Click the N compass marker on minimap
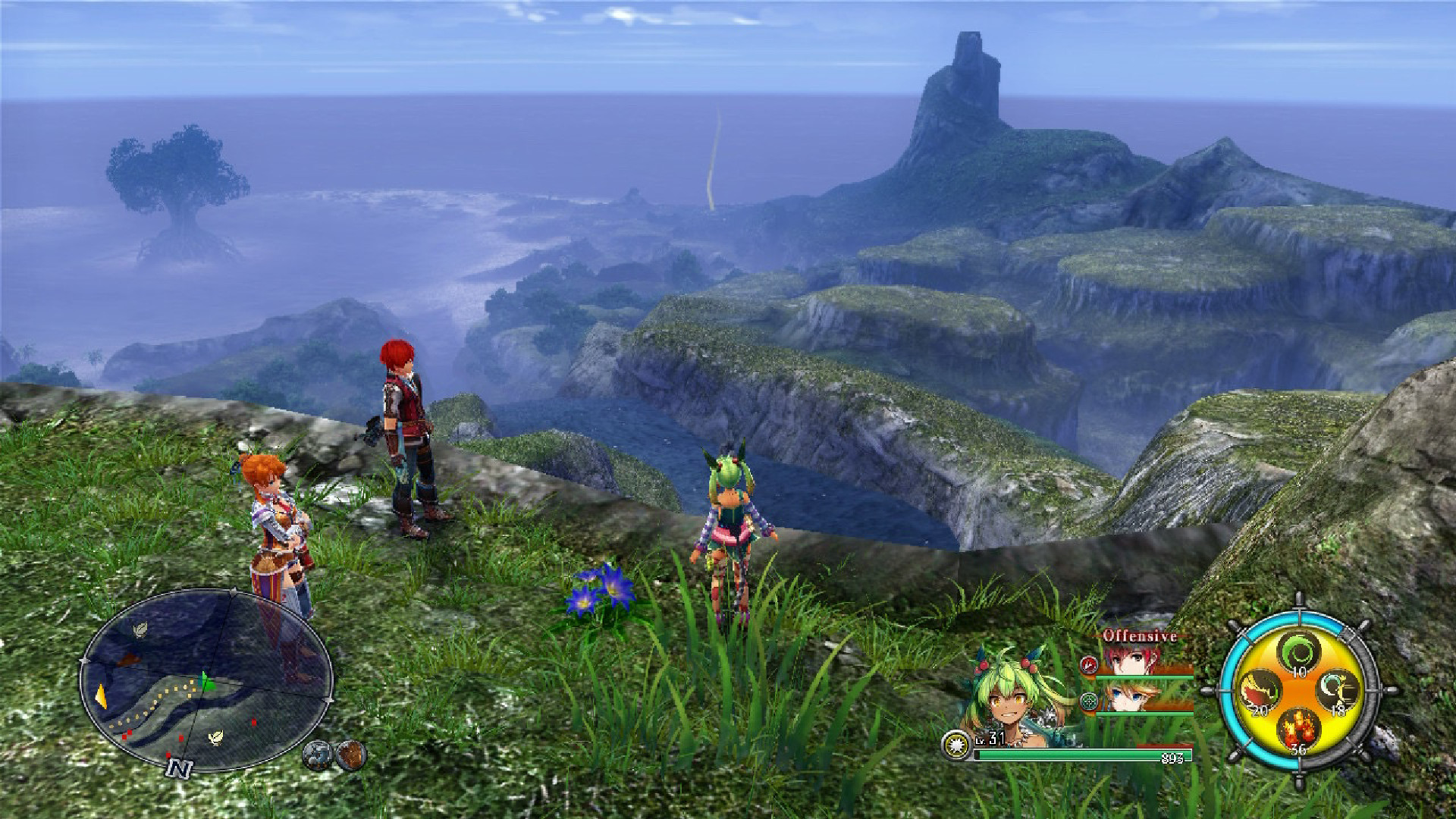The height and width of the screenshot is (819, 1456). pos(179,769)
